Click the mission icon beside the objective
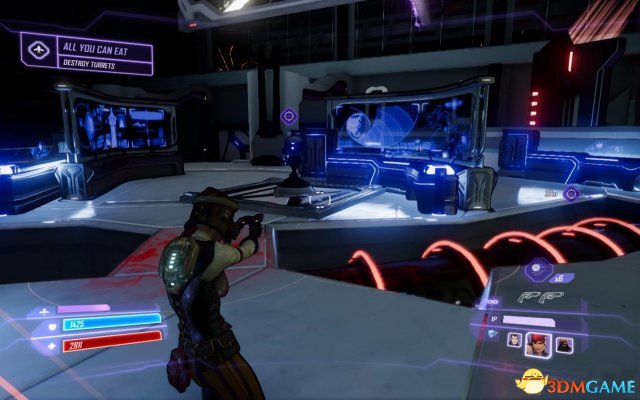Screen dimensions: 640x400 pyautogui.click(x=39, y=49)
